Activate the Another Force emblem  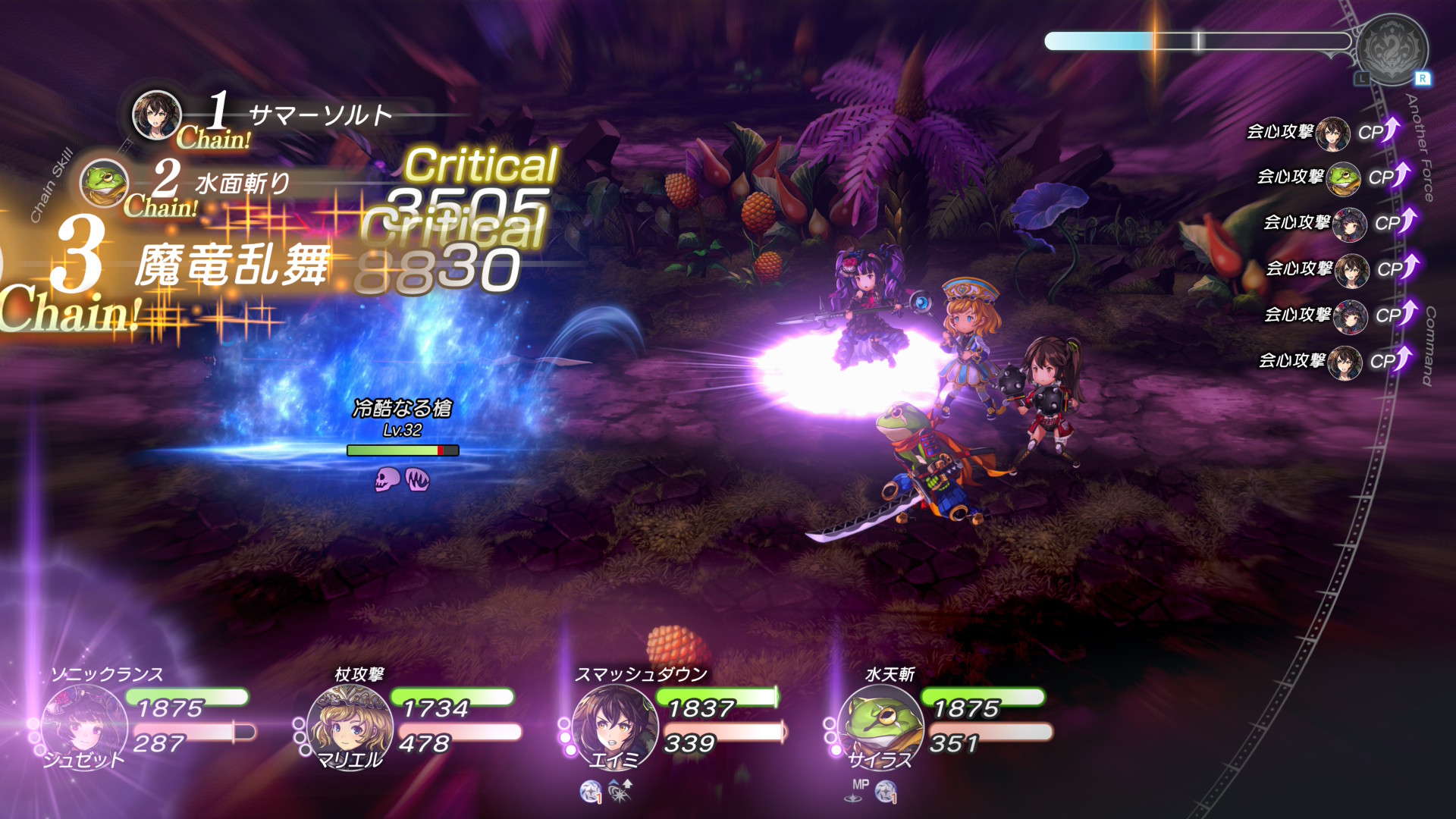tap(1392, 49)
